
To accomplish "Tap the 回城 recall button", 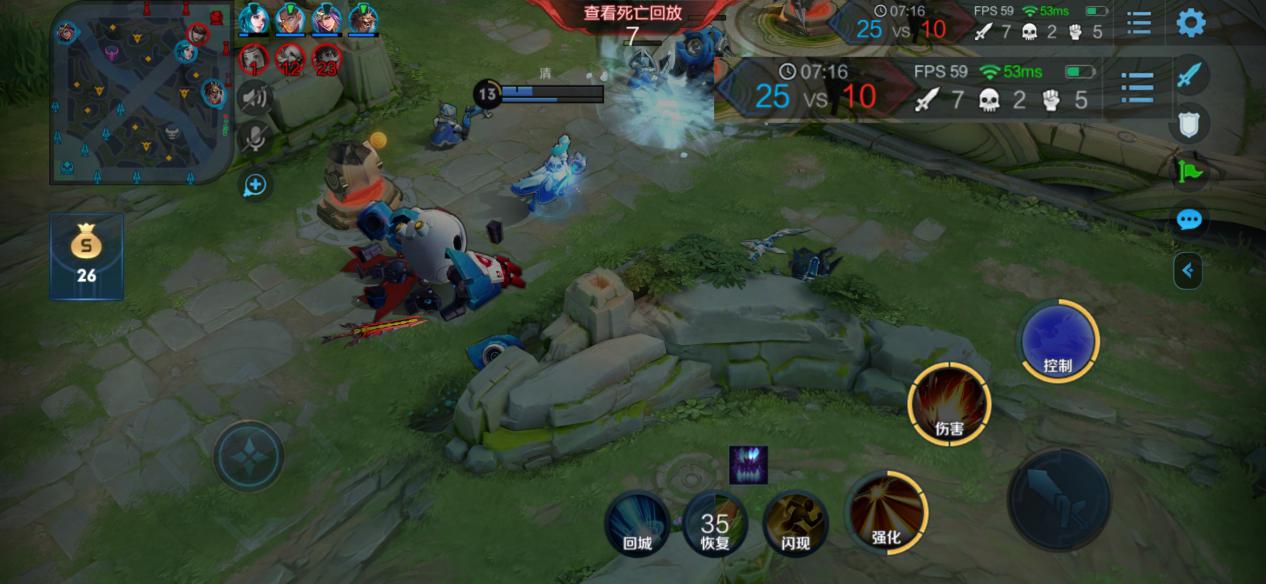I will pos(637,524).
